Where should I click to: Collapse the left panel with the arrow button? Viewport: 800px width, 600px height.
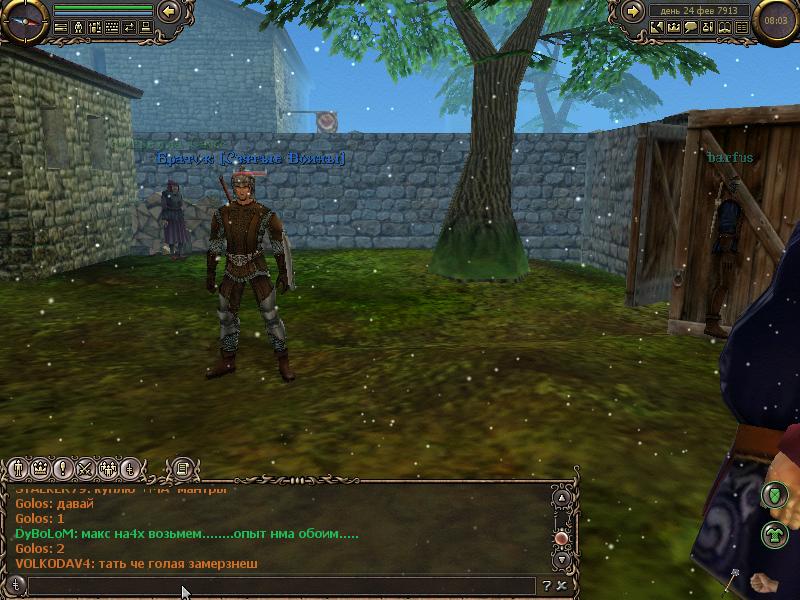point(169,12)
